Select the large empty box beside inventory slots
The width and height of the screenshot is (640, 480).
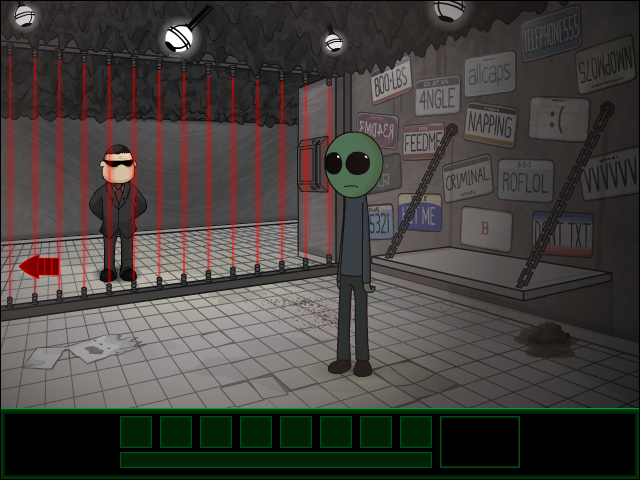tap(480, 441)
